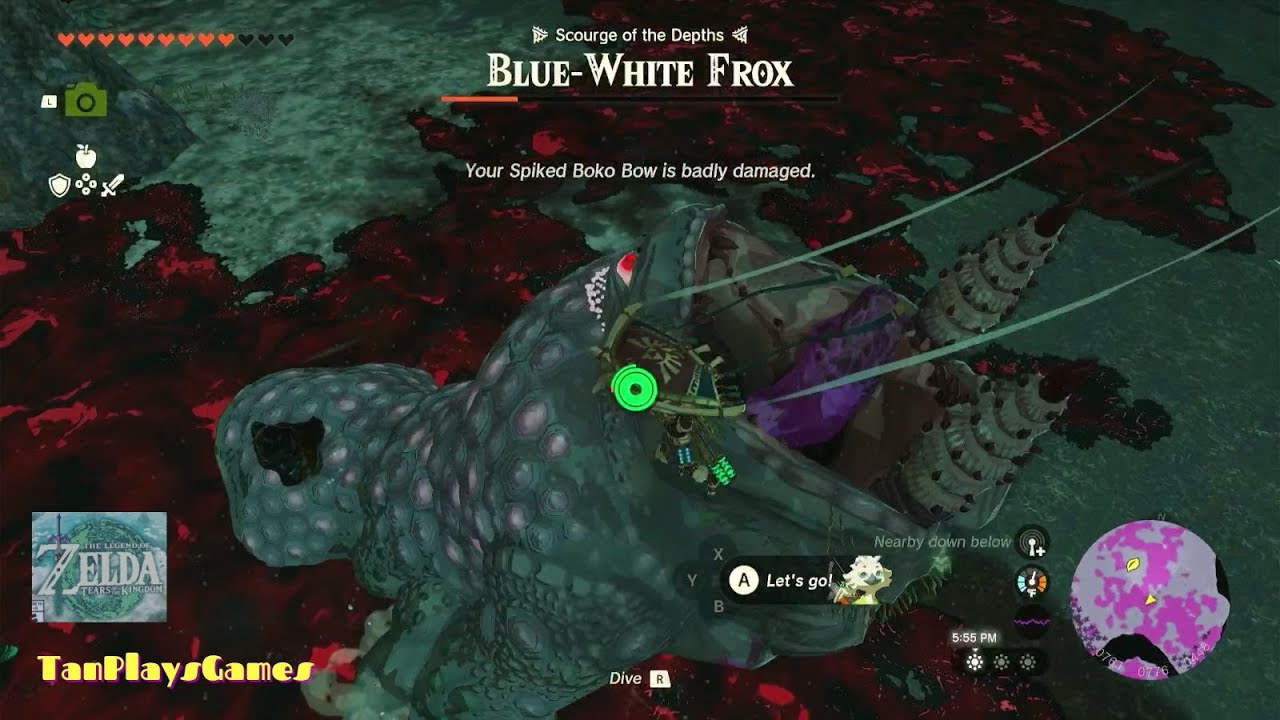Image resolution: width=1280 pixels, height=720 pixels.
Task: Toggle the middle weather forecast icon
Action: [1002, 661]
